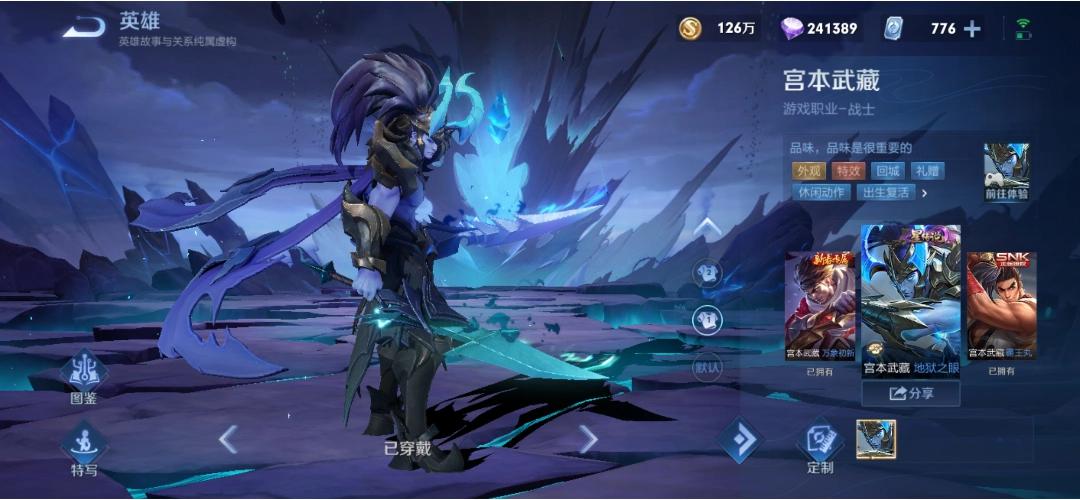1080x500 pixels.
Task: Go back using the return arrow
Action: click(84, 27)
